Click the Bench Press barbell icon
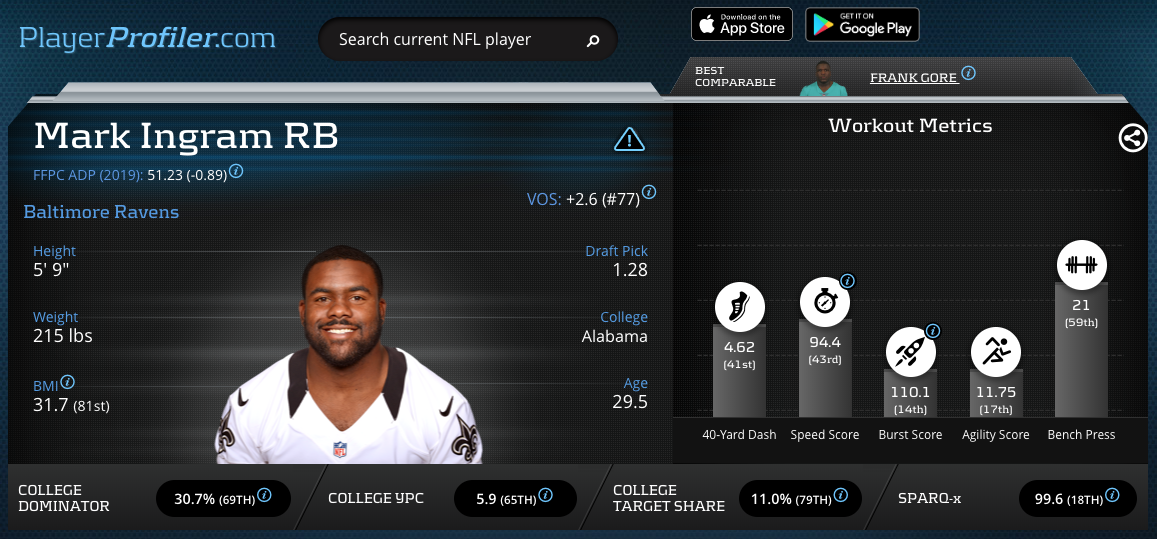The image size is (1157, 539). point(1081,265)
